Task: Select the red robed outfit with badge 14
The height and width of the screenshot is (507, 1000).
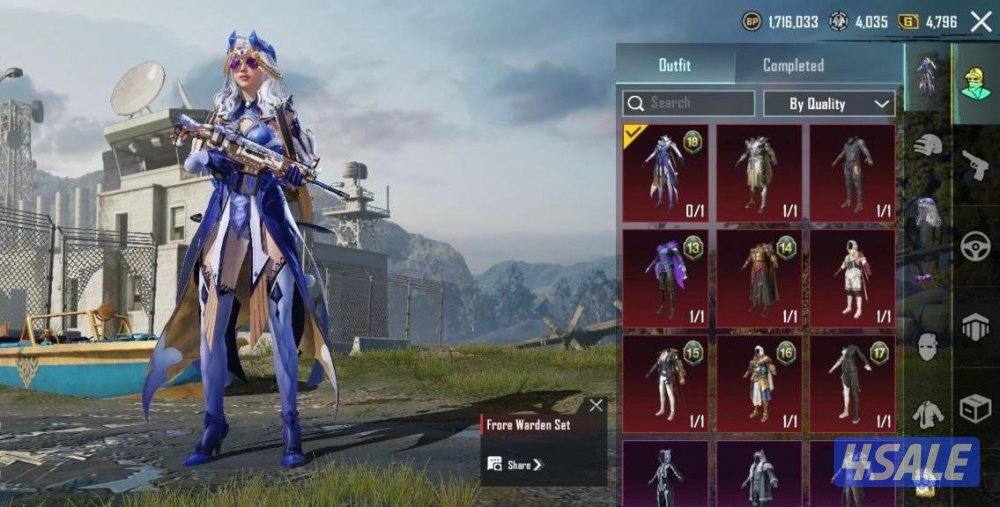Action: point(759,277)
